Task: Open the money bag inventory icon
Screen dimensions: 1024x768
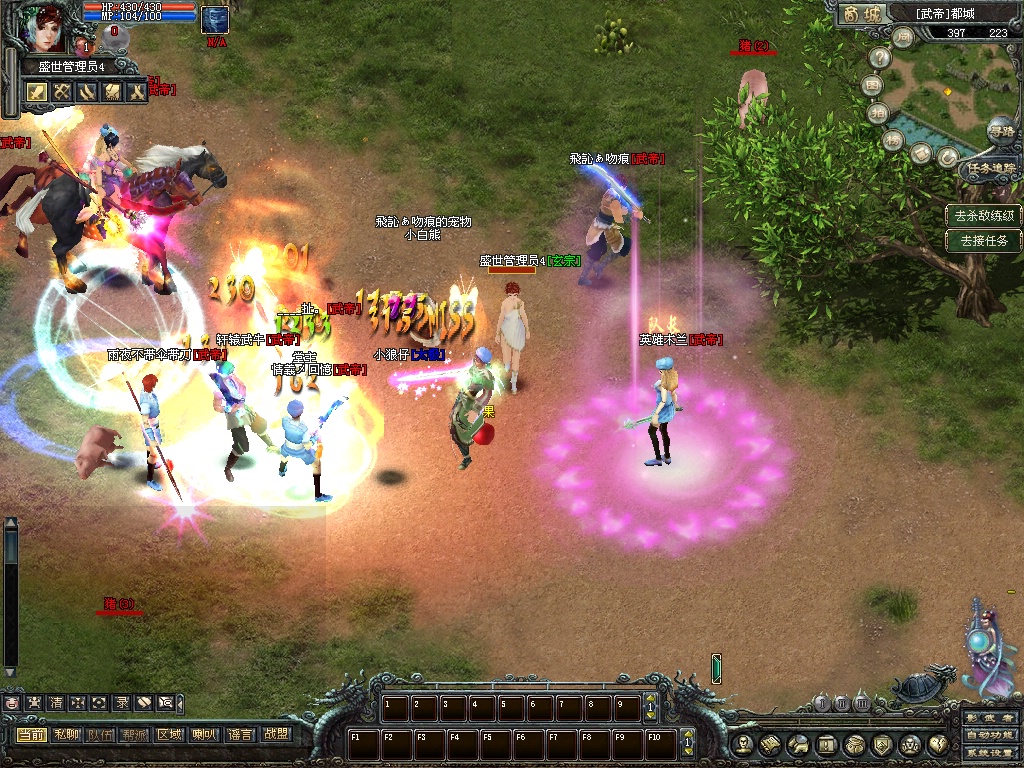Action: pos(854,744)
